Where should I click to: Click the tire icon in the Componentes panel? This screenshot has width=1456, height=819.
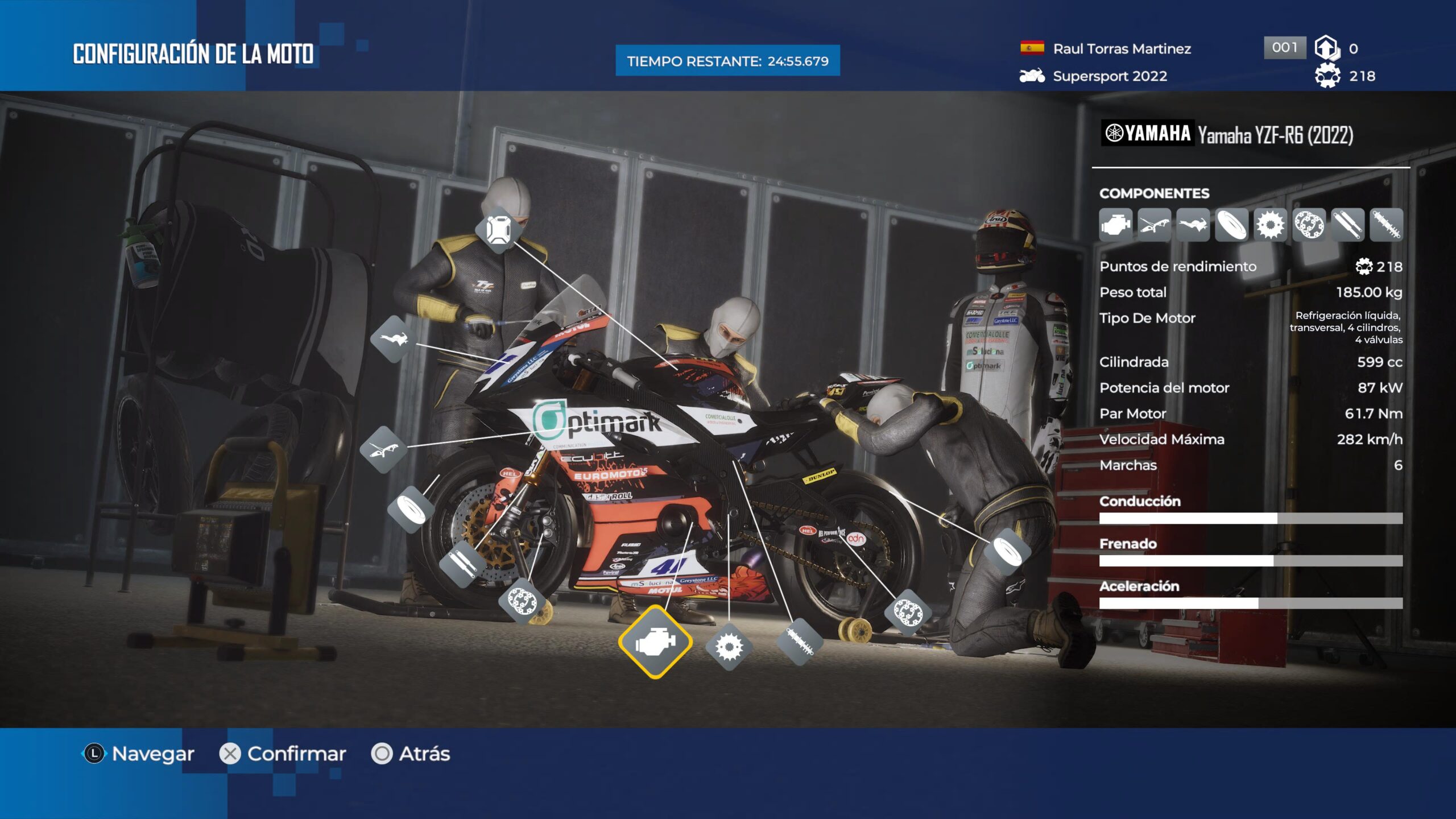coord(1231,225)
